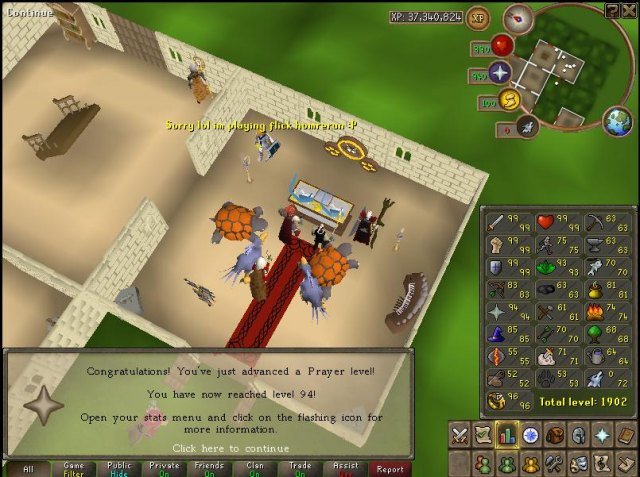Switch to the Inventory backpack tab
Screen dimensions: 640x477
tap(553, 435)
